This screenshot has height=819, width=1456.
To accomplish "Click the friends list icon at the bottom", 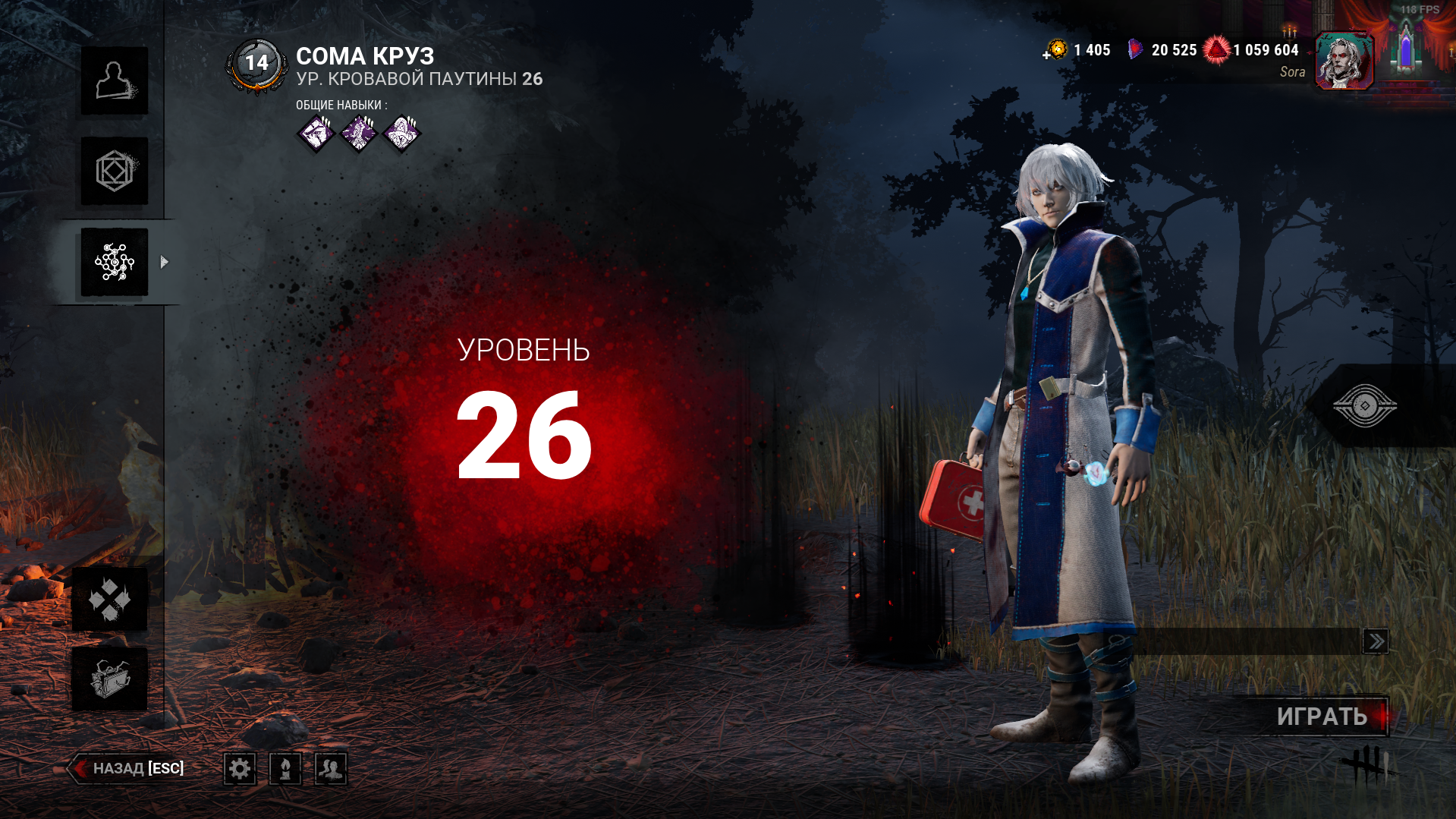I will [x=332, y=768].
